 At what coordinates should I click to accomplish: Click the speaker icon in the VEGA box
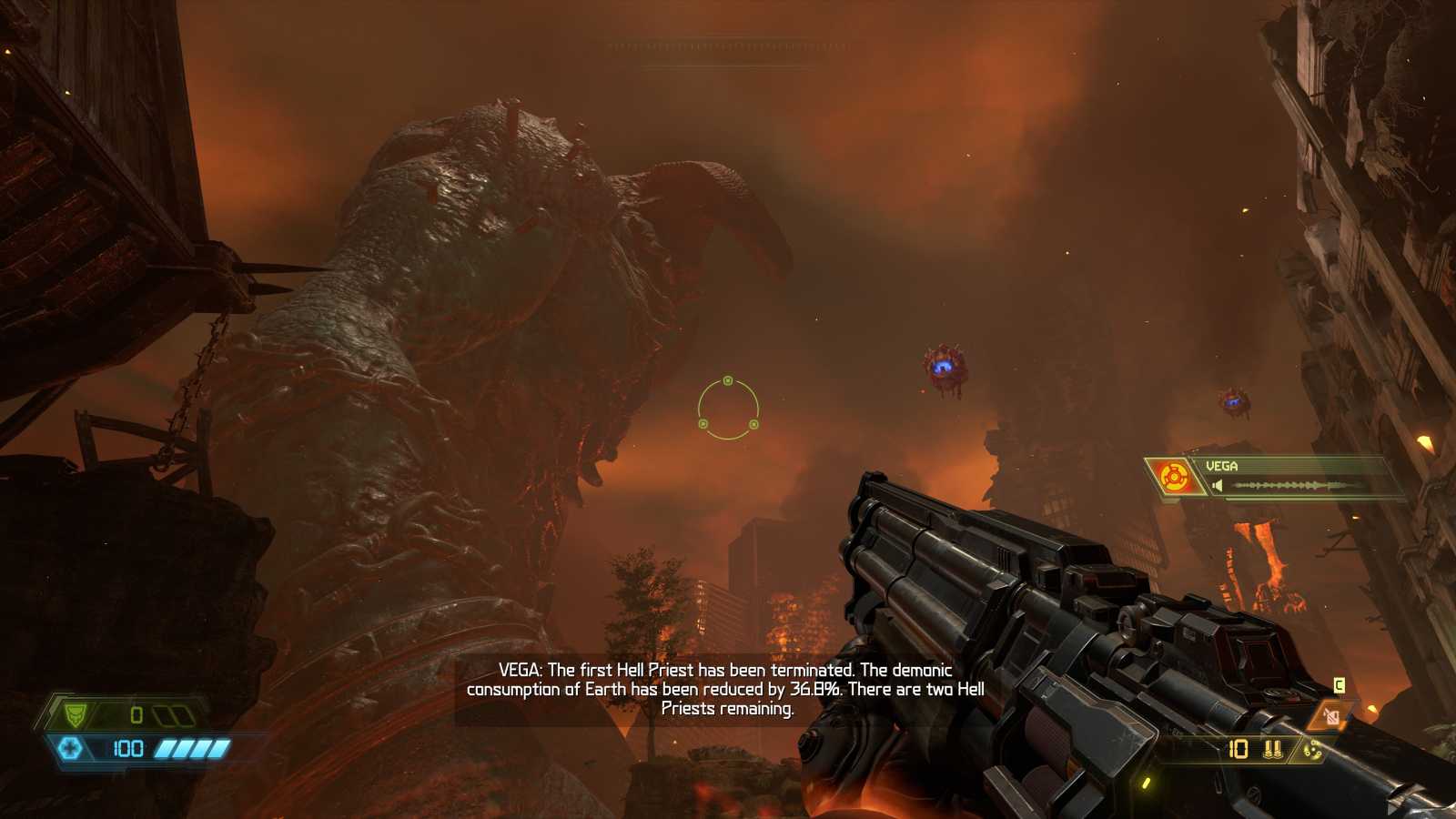tap(1218, 485)
